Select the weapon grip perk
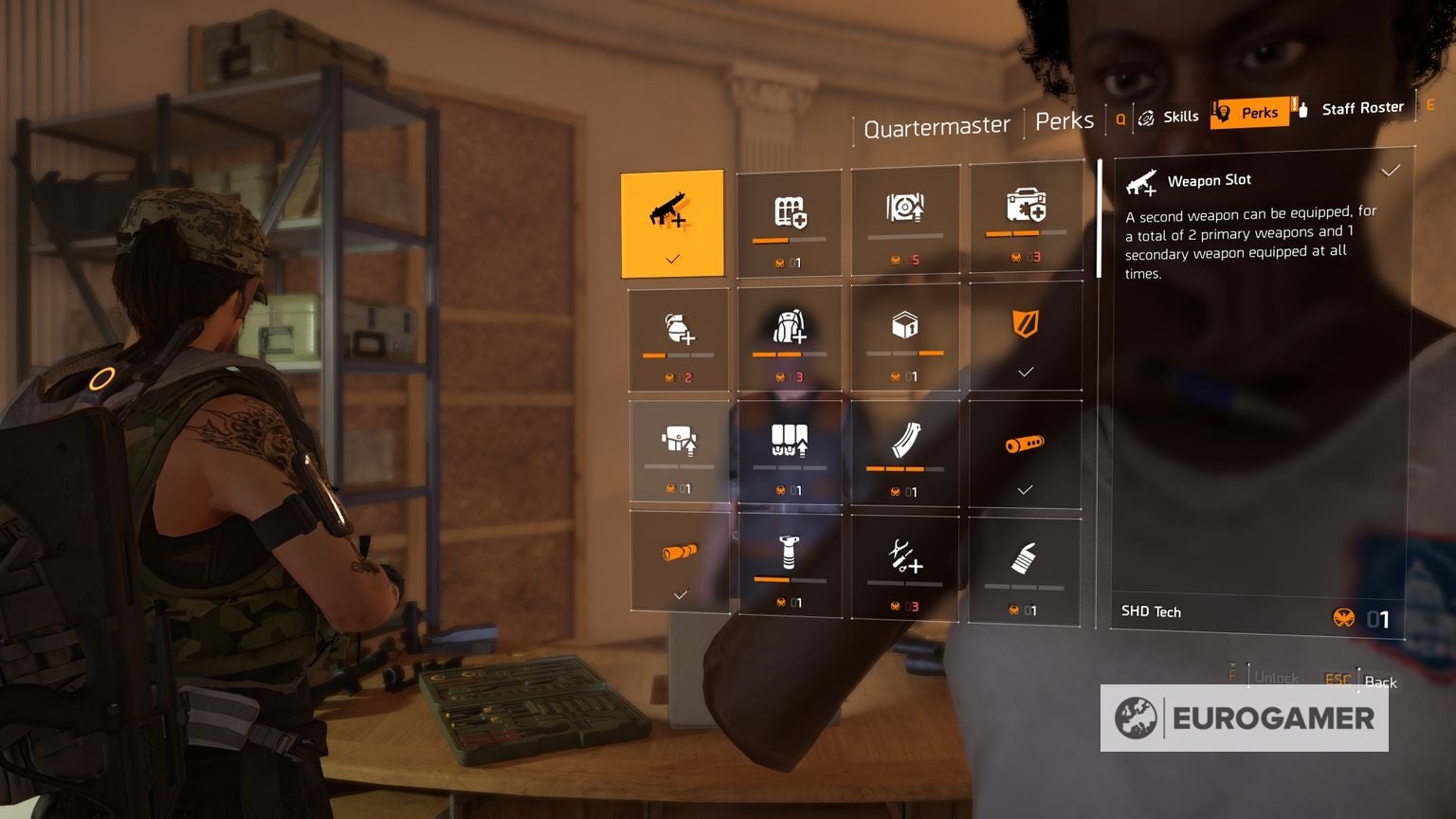1456x819 pixels. coord(789,561)
